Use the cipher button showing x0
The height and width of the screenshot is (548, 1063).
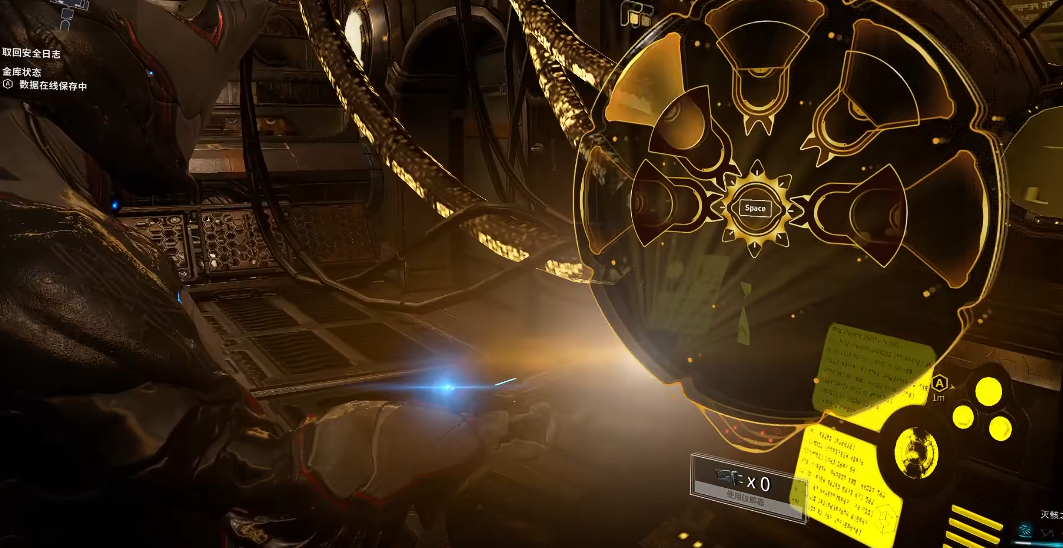point(748,487)
